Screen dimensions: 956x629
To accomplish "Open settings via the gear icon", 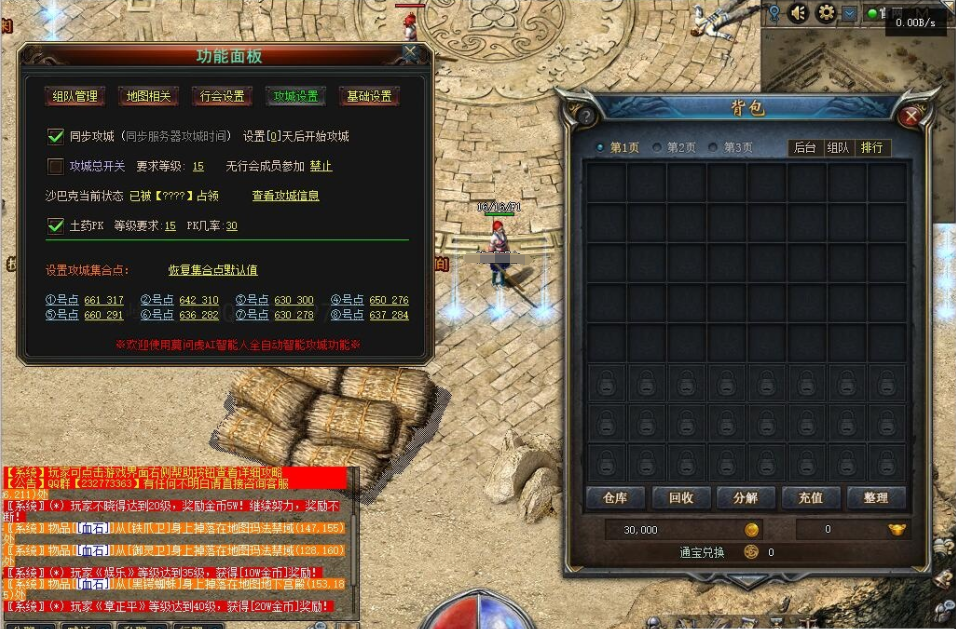I will [826, 13].
